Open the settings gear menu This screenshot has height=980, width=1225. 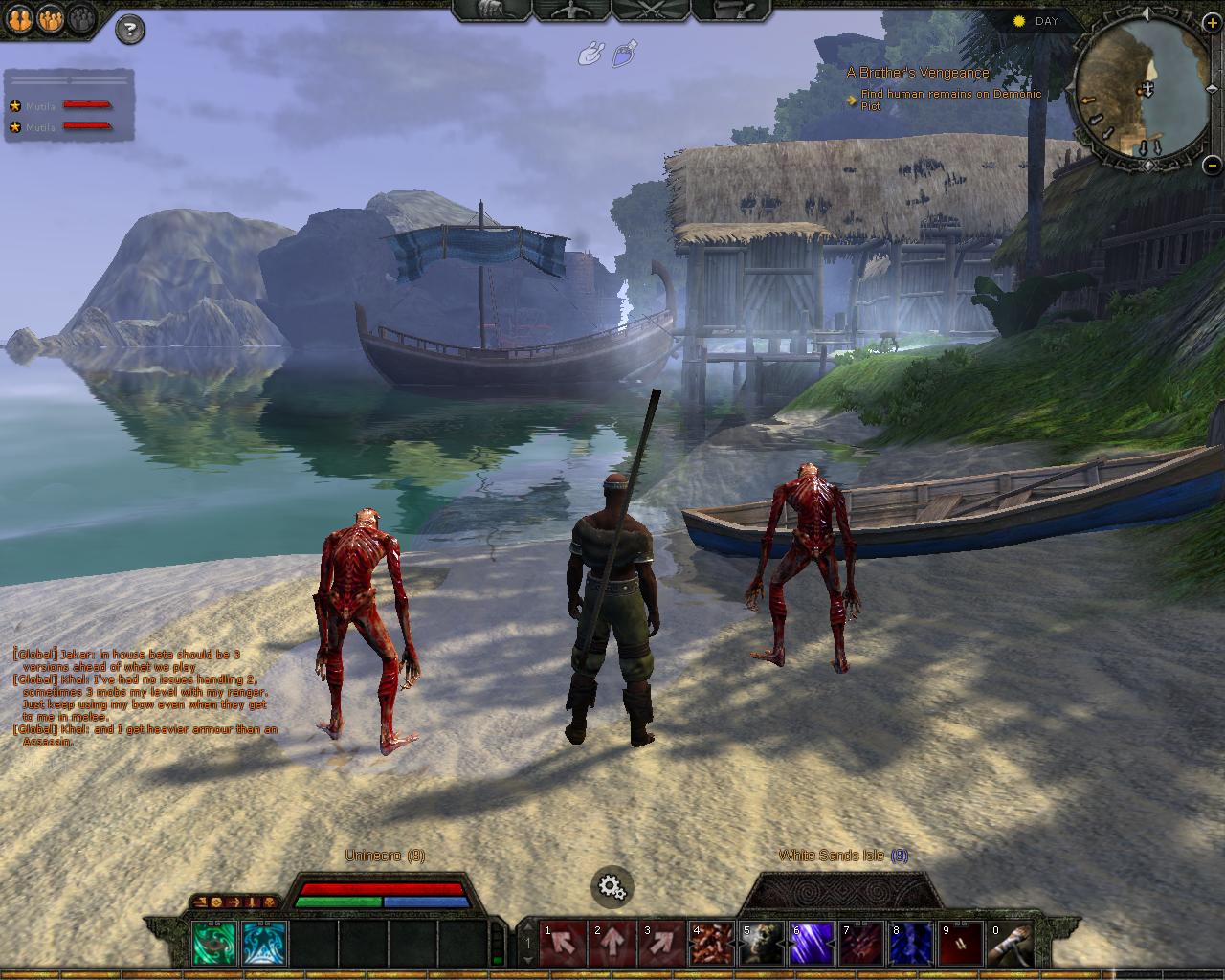[x=612, y=887]
